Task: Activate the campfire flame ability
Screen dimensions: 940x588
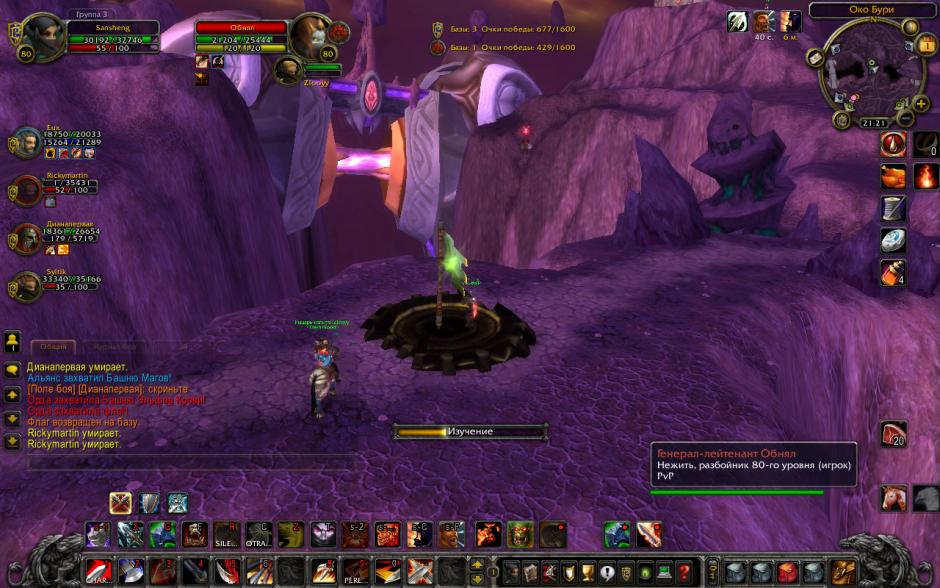Action: tap(925, 177)
